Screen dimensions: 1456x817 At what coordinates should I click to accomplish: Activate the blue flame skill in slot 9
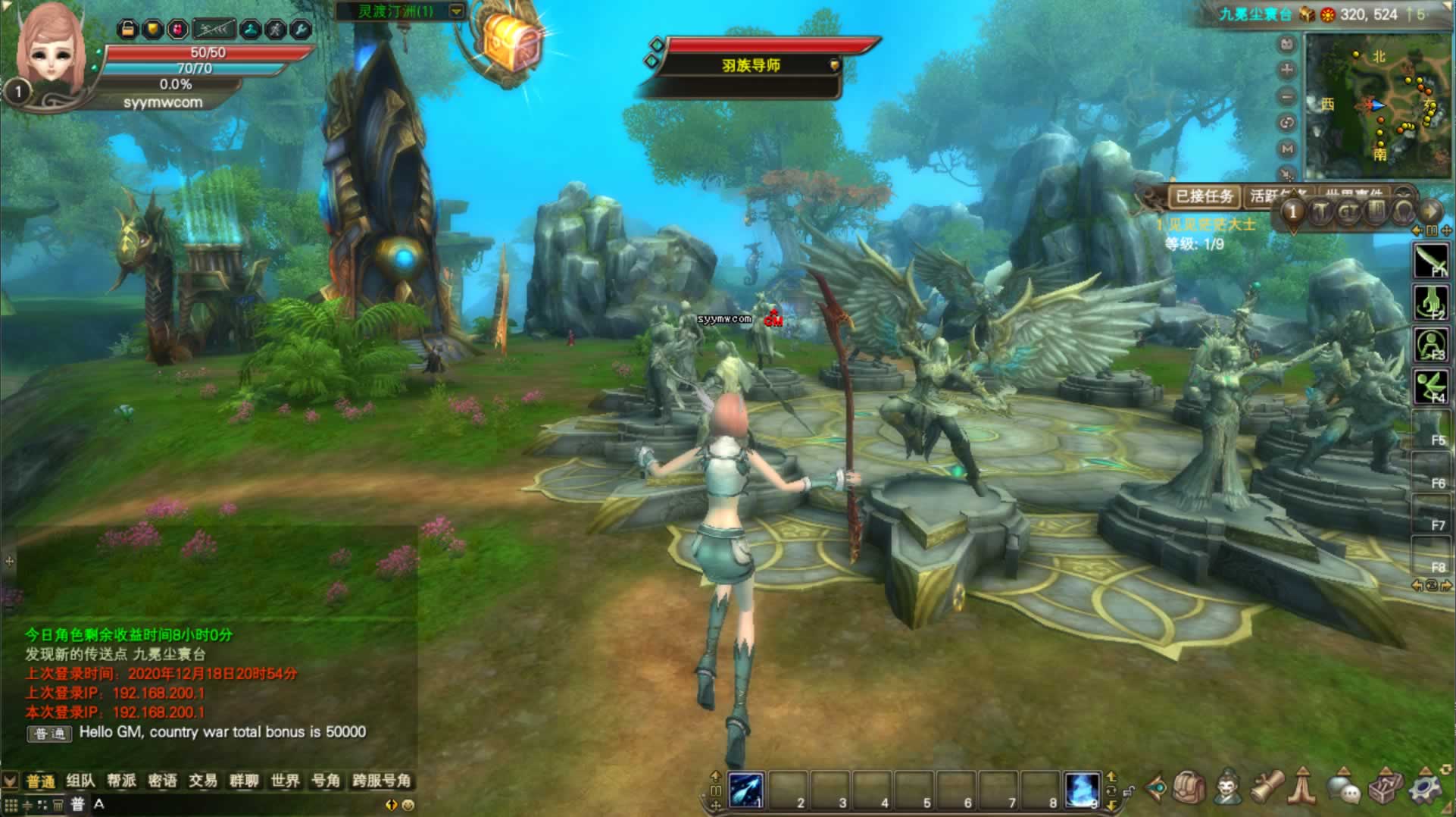[1081, 790]
